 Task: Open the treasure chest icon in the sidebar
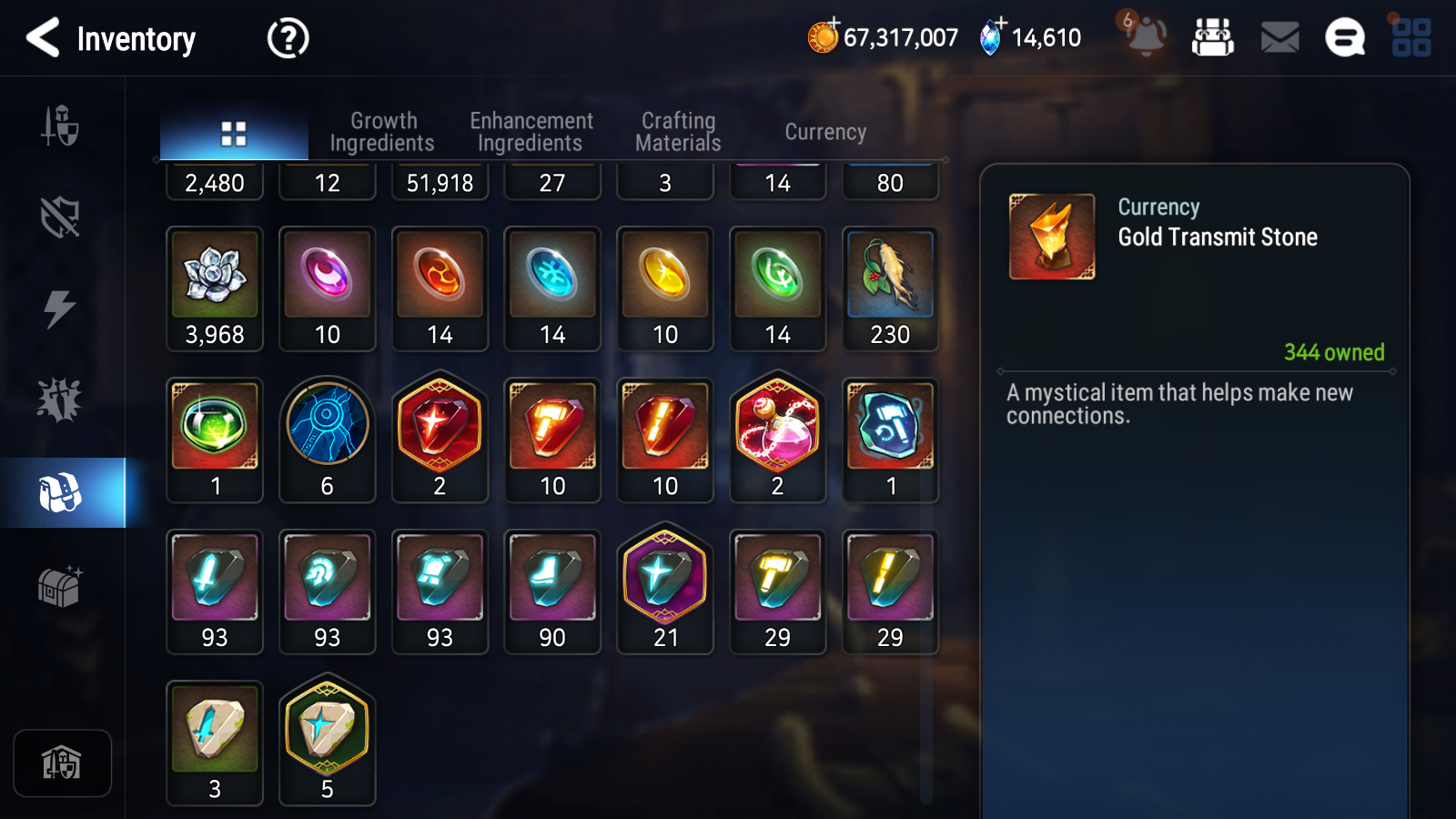point(62,587)
